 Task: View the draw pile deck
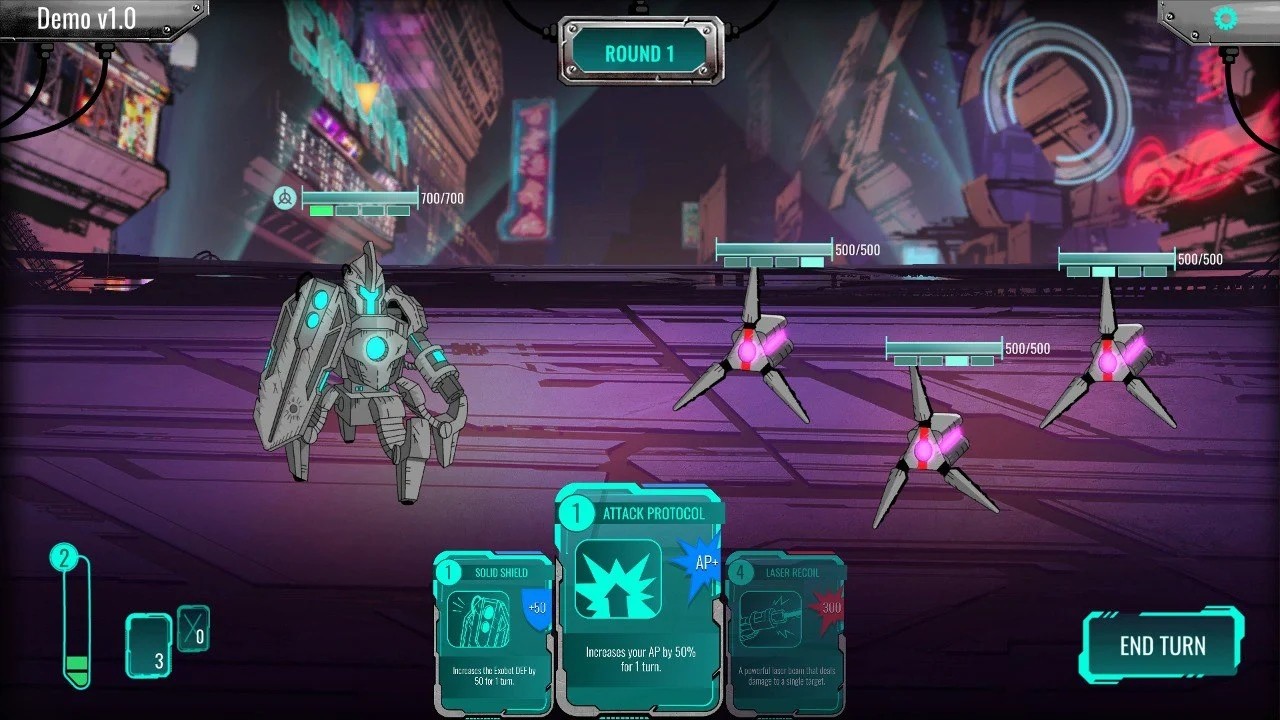pyautogui.click(x=148, y=645)
